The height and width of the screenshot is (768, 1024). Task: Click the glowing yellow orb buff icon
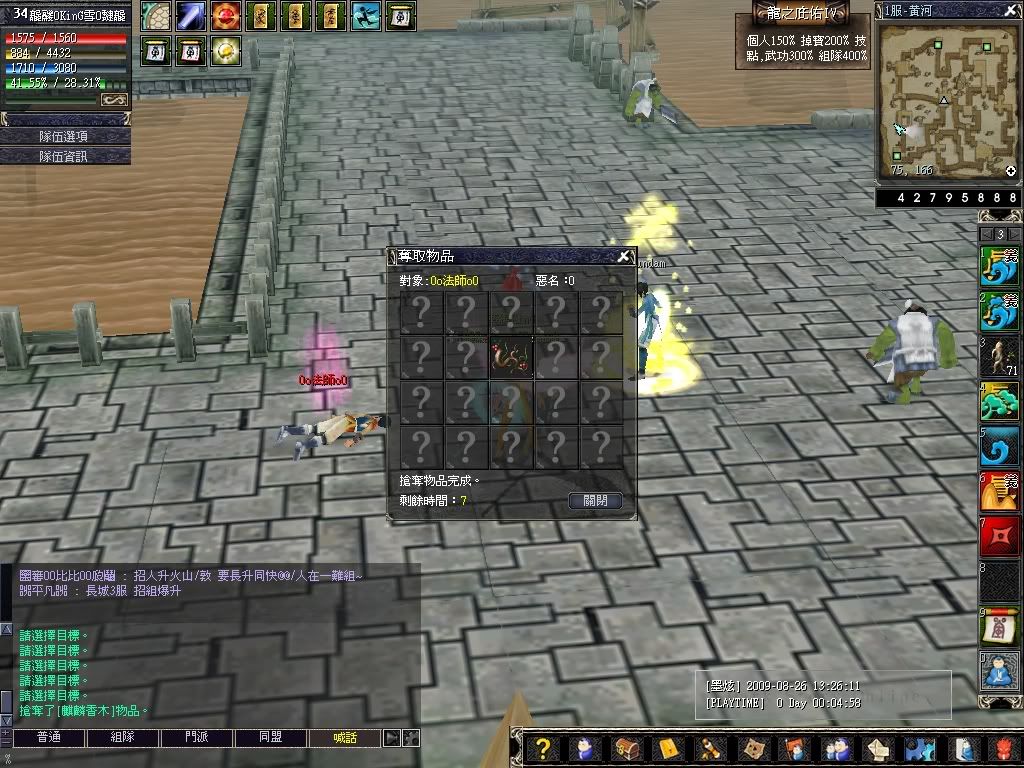(226, 50)
